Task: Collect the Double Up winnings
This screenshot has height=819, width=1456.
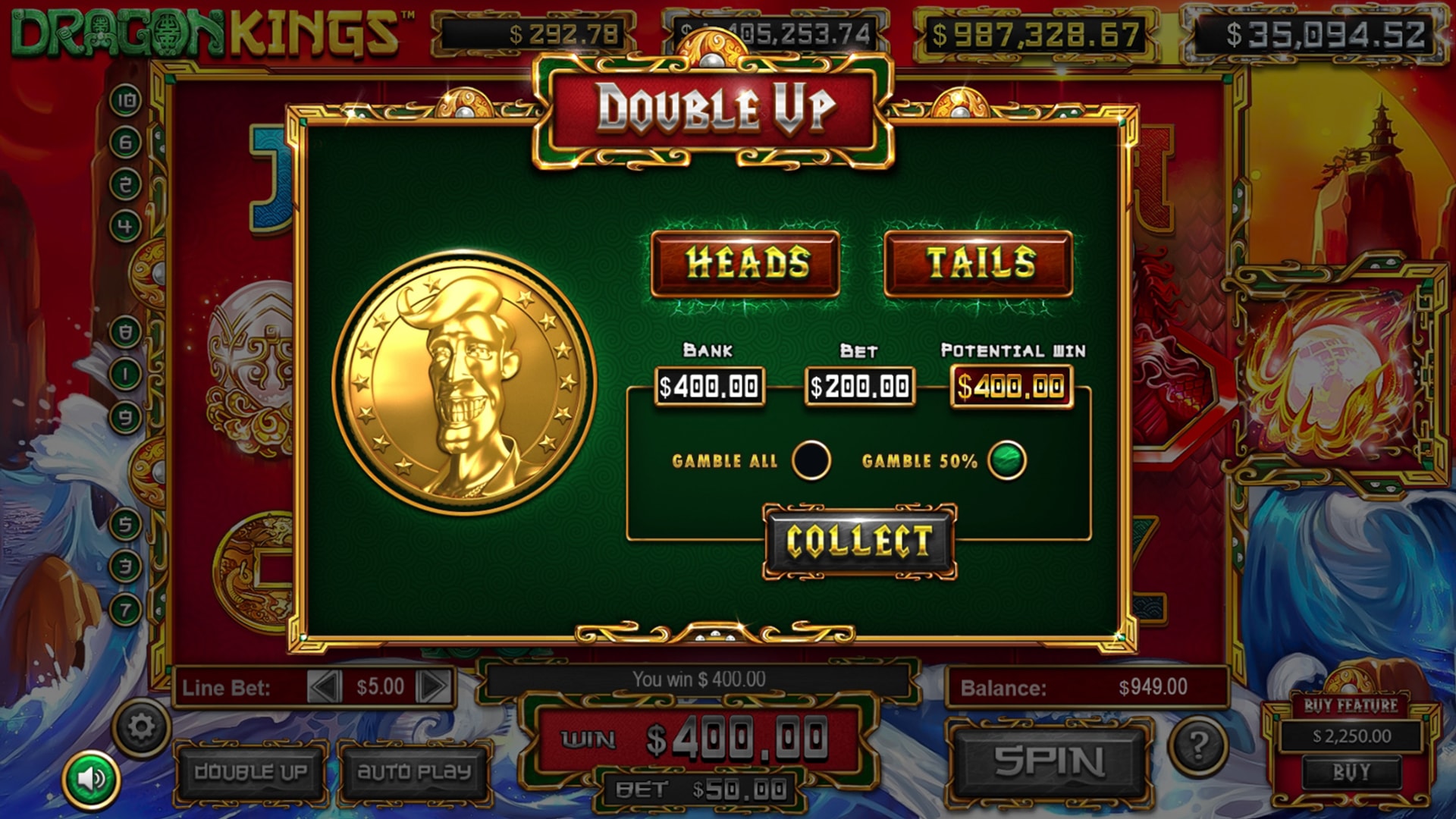Action: pos(859,541)
